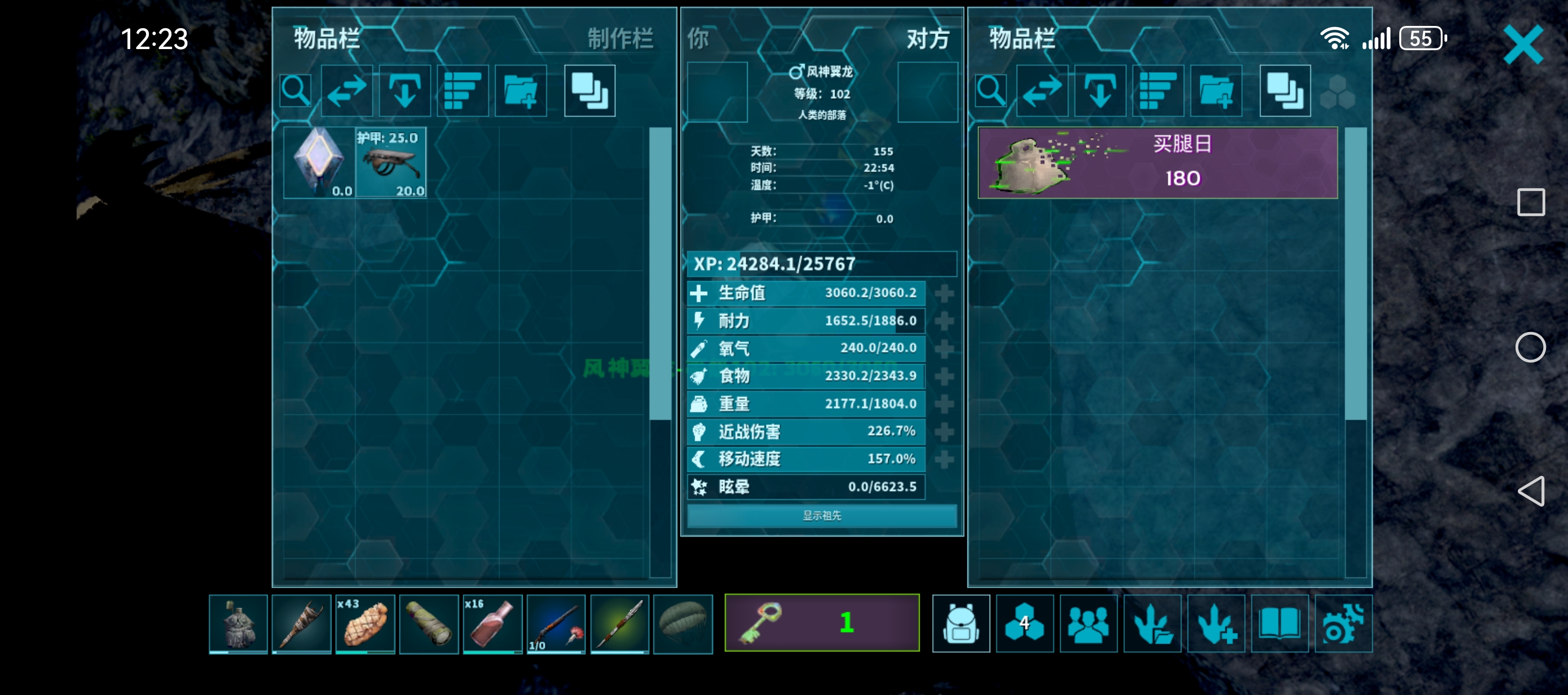This screenshot has height=695, width=1568.
Task: Open the gear settings icon
Action: click(x=1344, y=624)
